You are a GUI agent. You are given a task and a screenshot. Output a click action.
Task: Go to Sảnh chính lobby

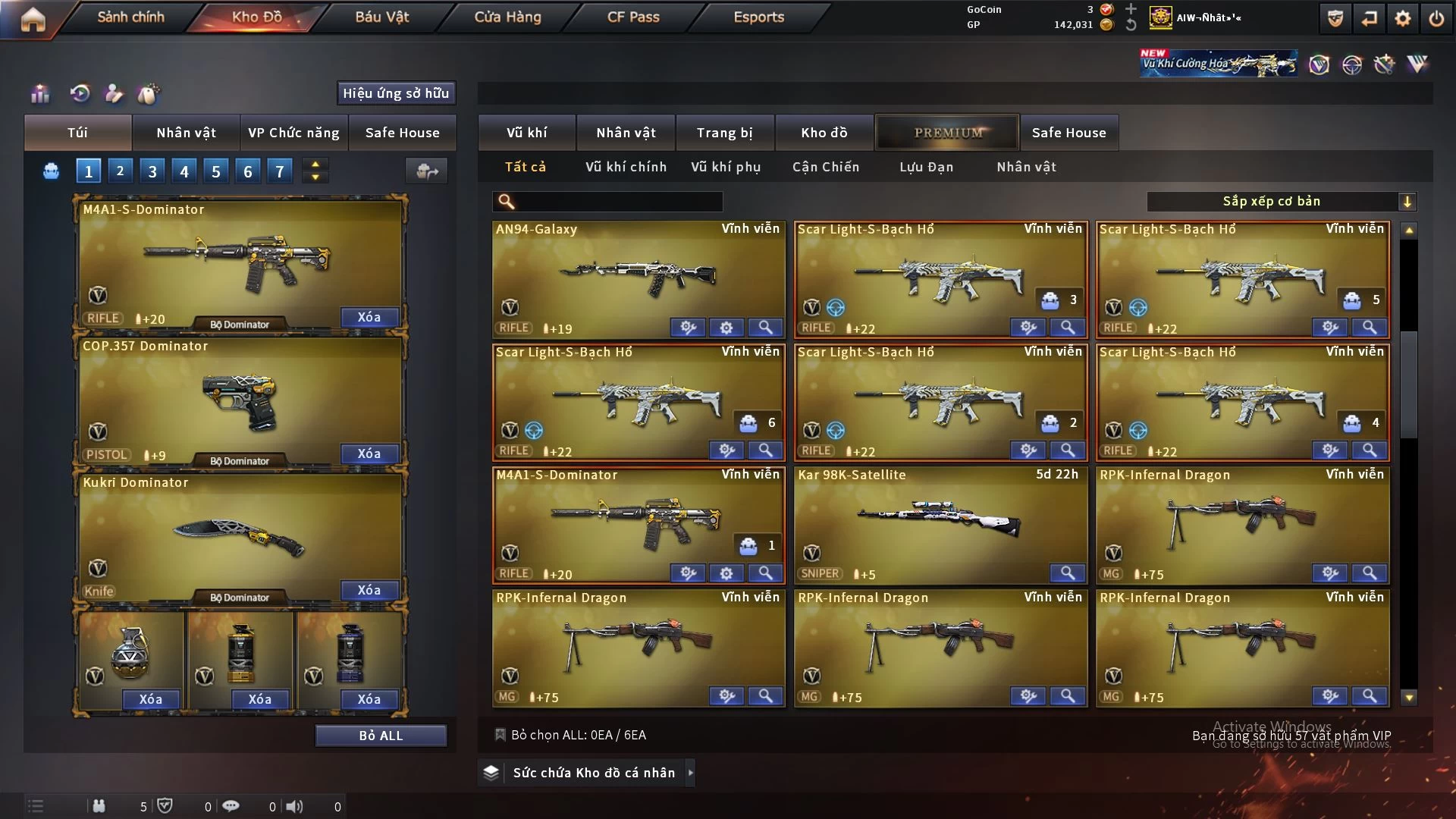coord(130,17)
